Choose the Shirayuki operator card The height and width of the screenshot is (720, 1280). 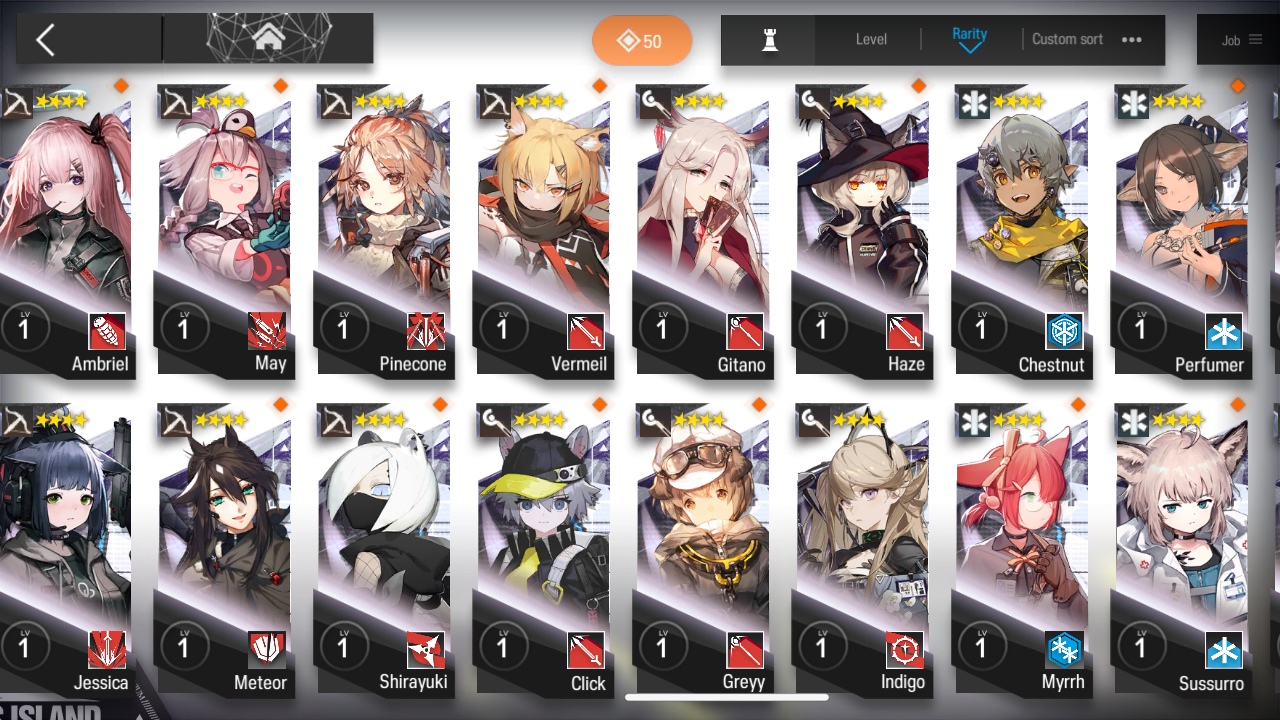pyautogui.click(x=384, y=550)
